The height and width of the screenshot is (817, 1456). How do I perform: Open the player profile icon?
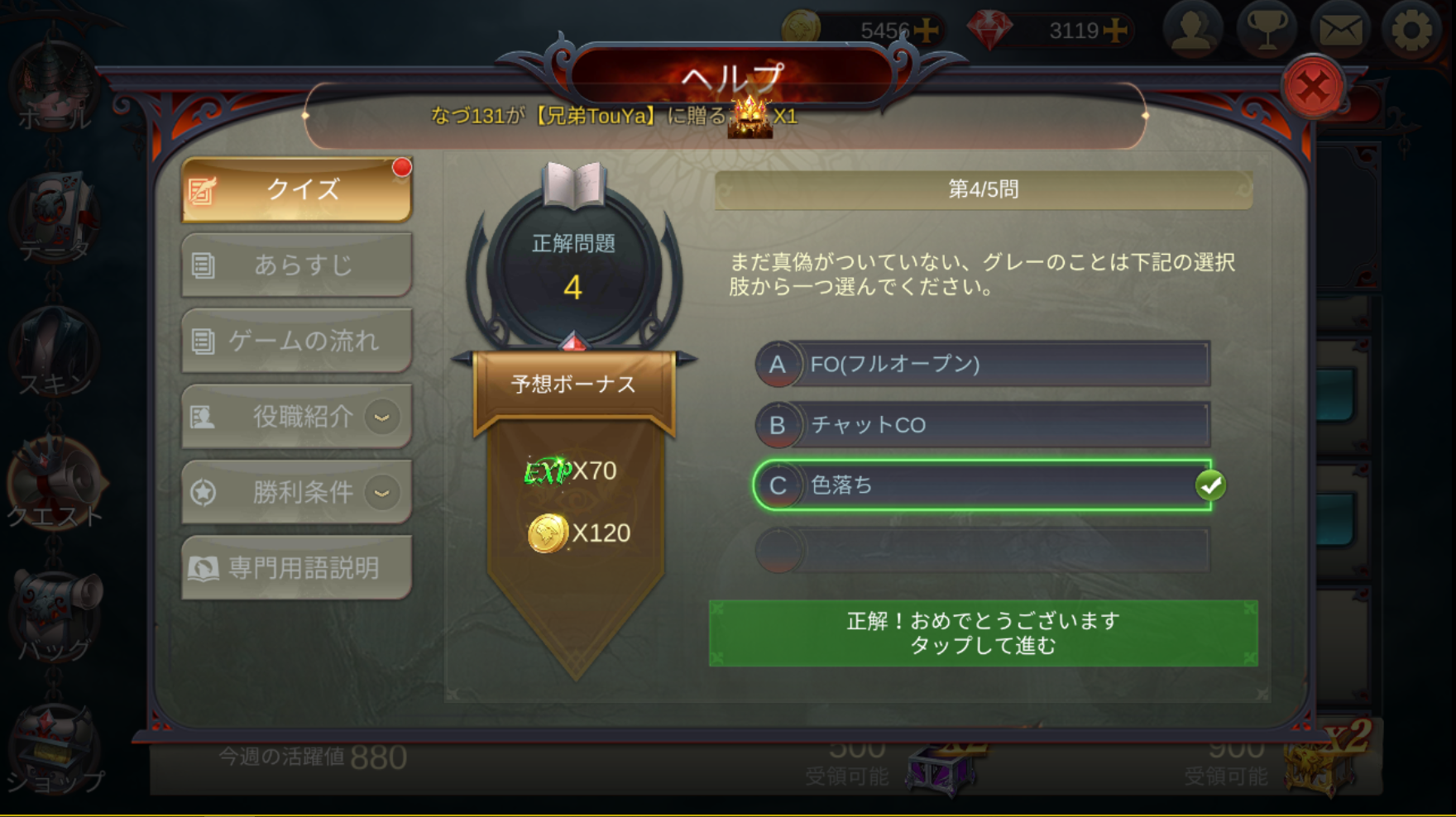[1192, 31]
